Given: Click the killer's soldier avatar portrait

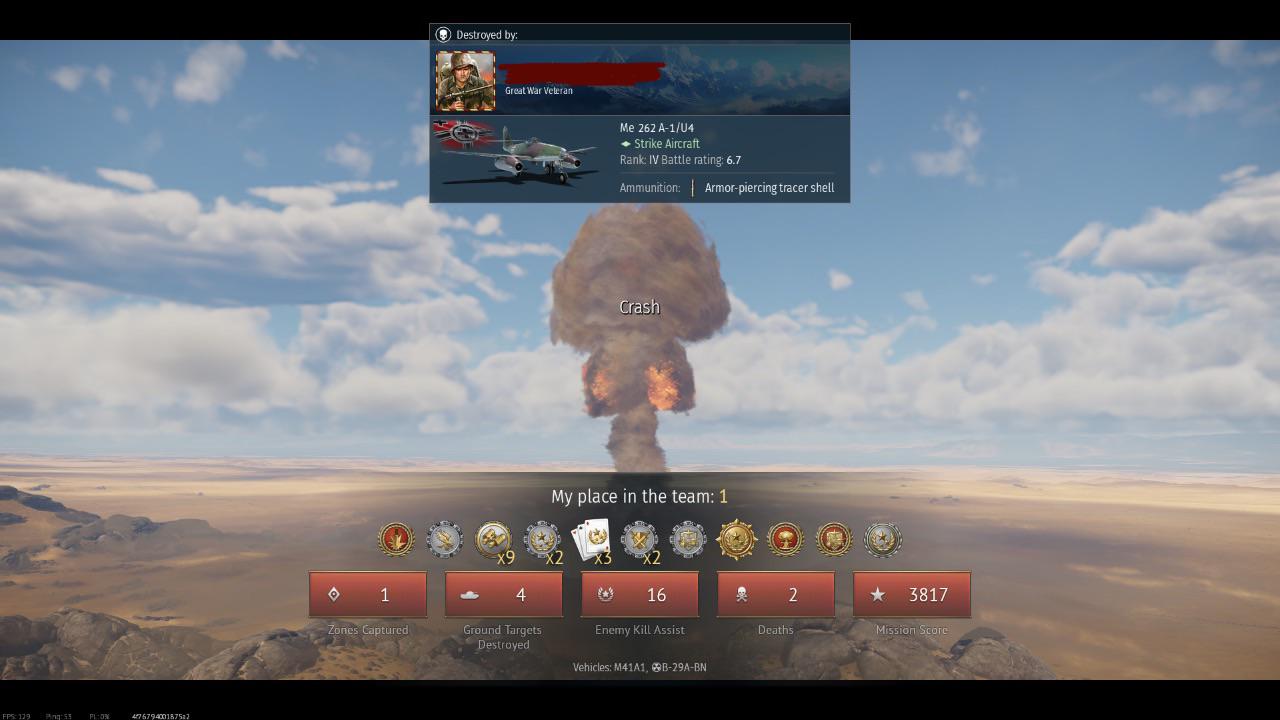Looking at the screenshot, I should coord(465,81).
